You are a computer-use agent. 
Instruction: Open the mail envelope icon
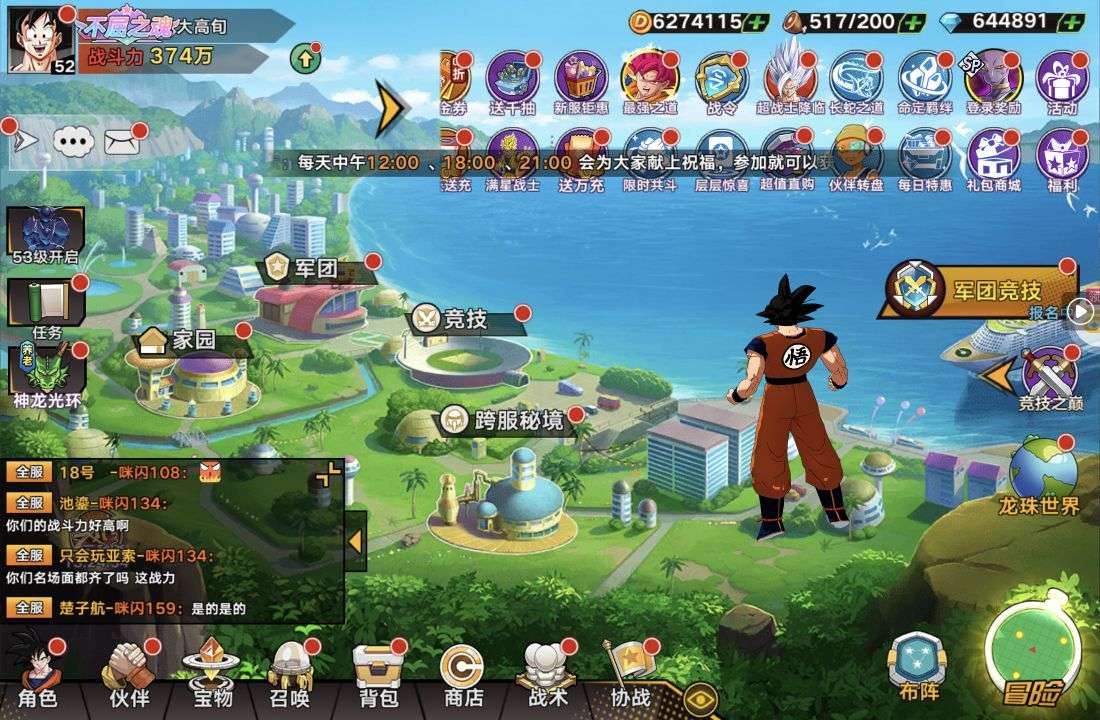[x=122, y=141]
